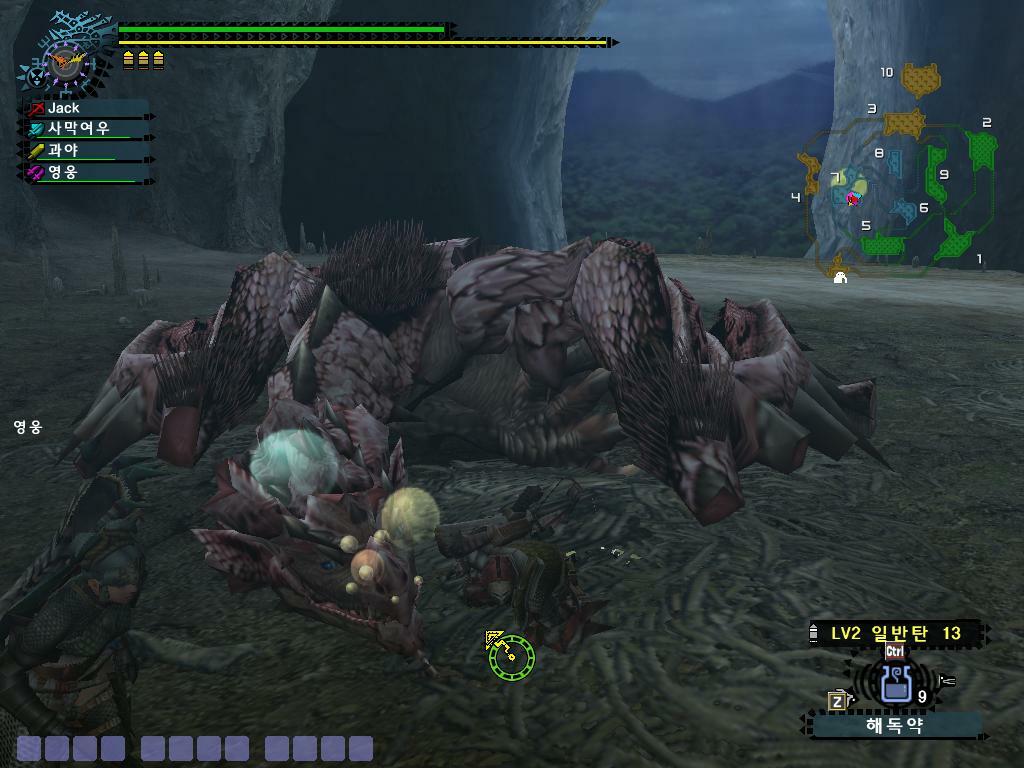Select the yellow area 3 zone on minimap
1024x768 pixels.
click(904, 123)
